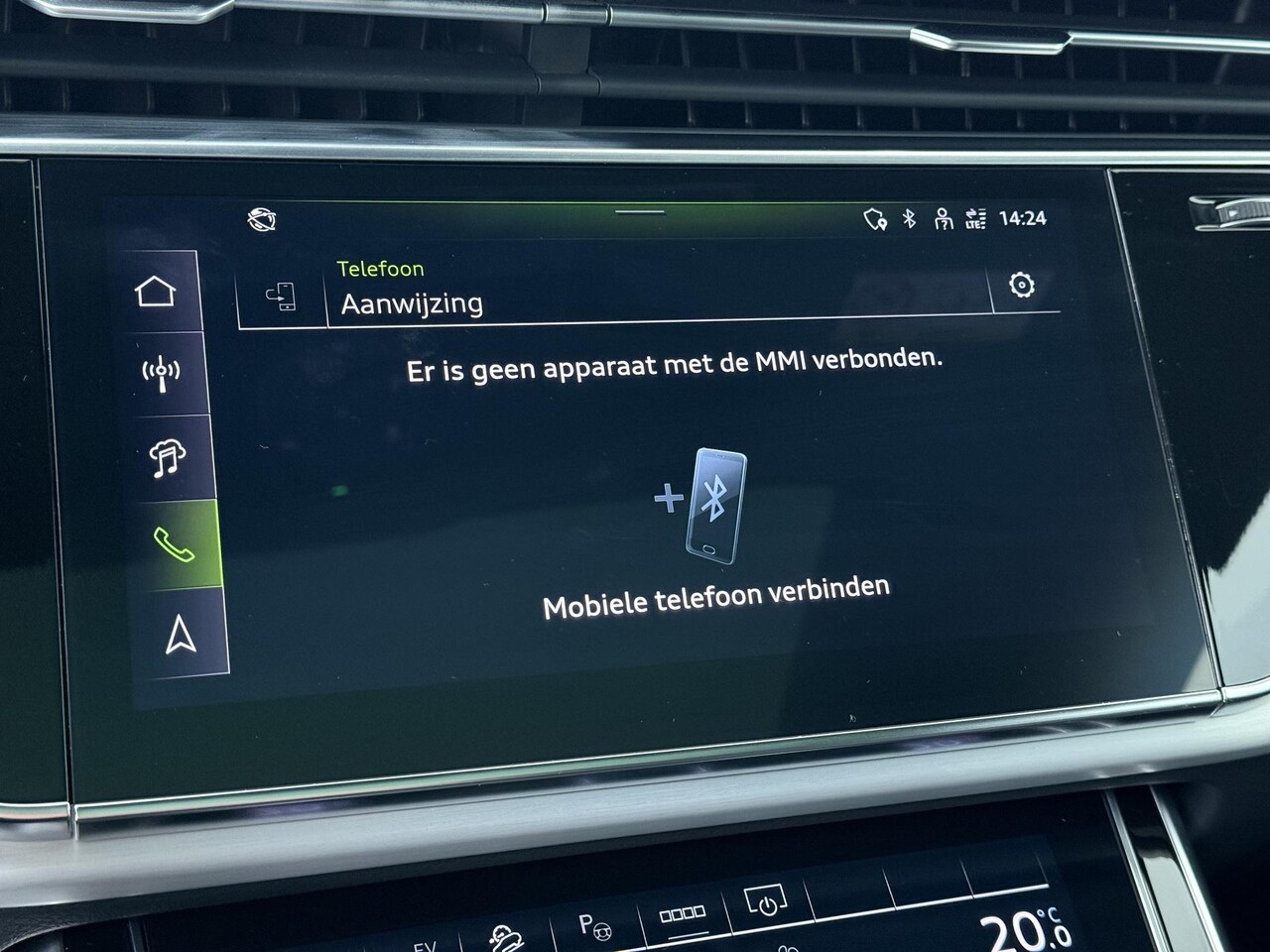Click the globe icon in the status bar

coord(262,219)
